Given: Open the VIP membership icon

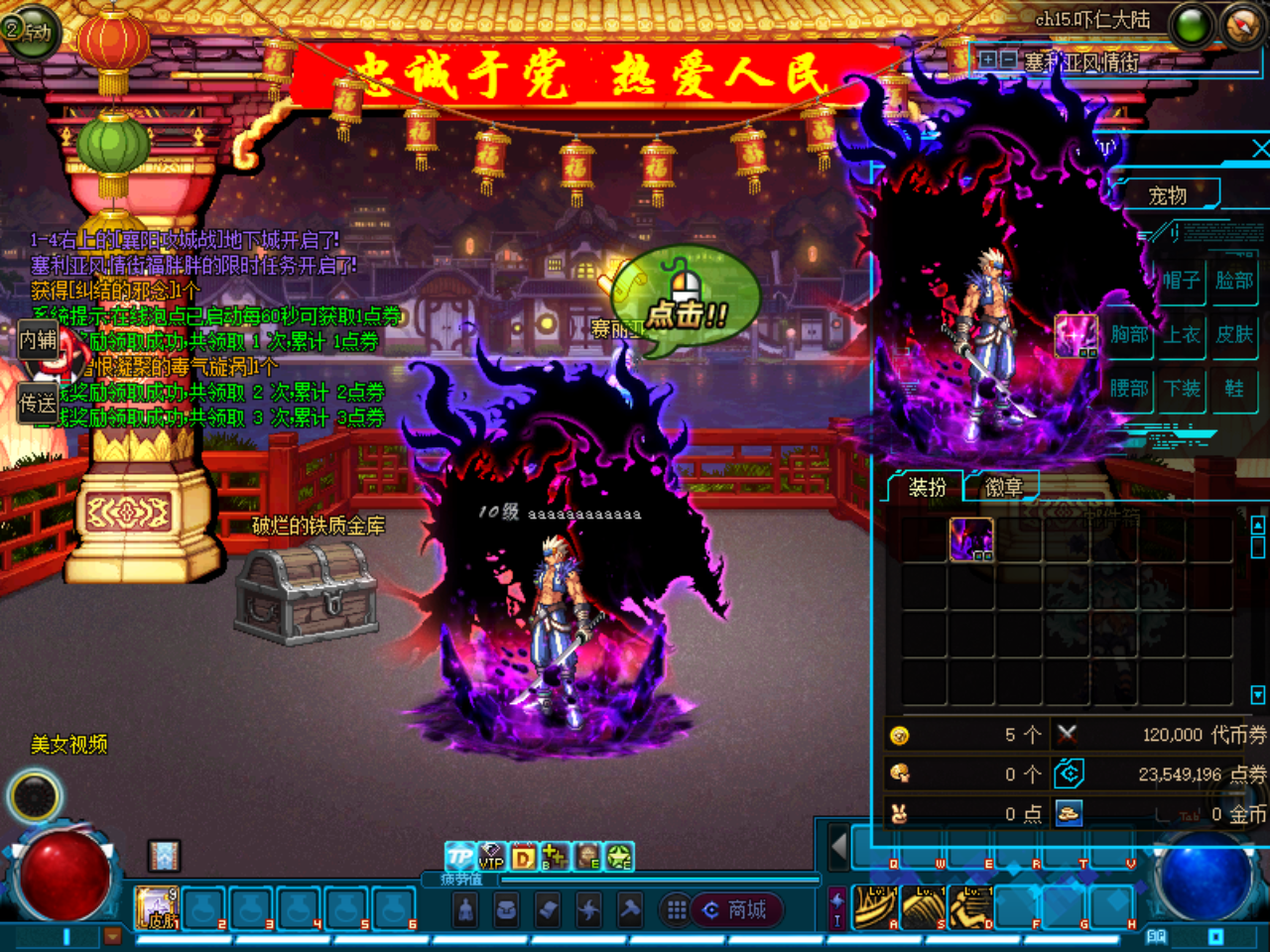Looking at the screenshot, I should pos(490,855).
